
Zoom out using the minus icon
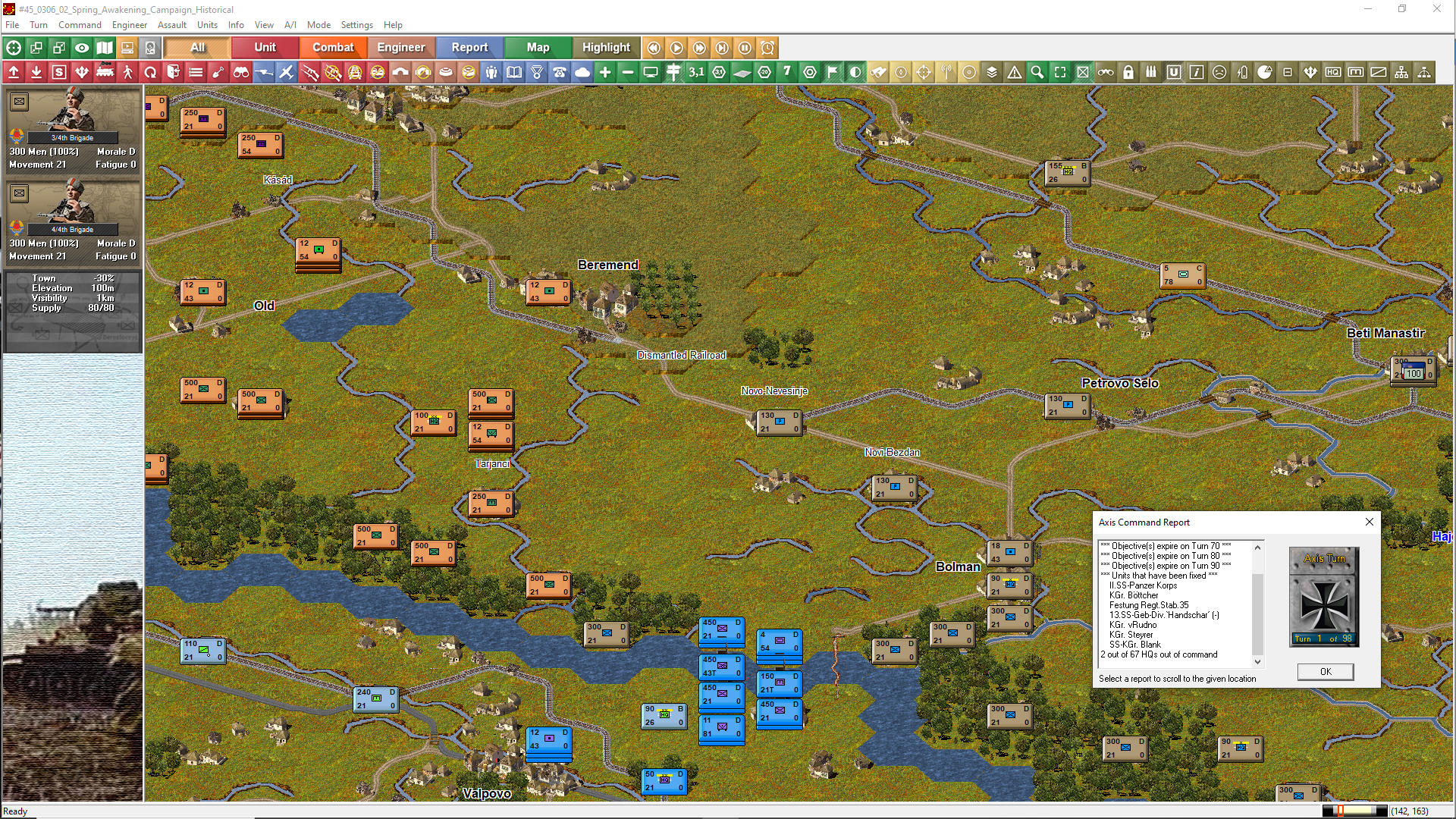pos(627,72)
